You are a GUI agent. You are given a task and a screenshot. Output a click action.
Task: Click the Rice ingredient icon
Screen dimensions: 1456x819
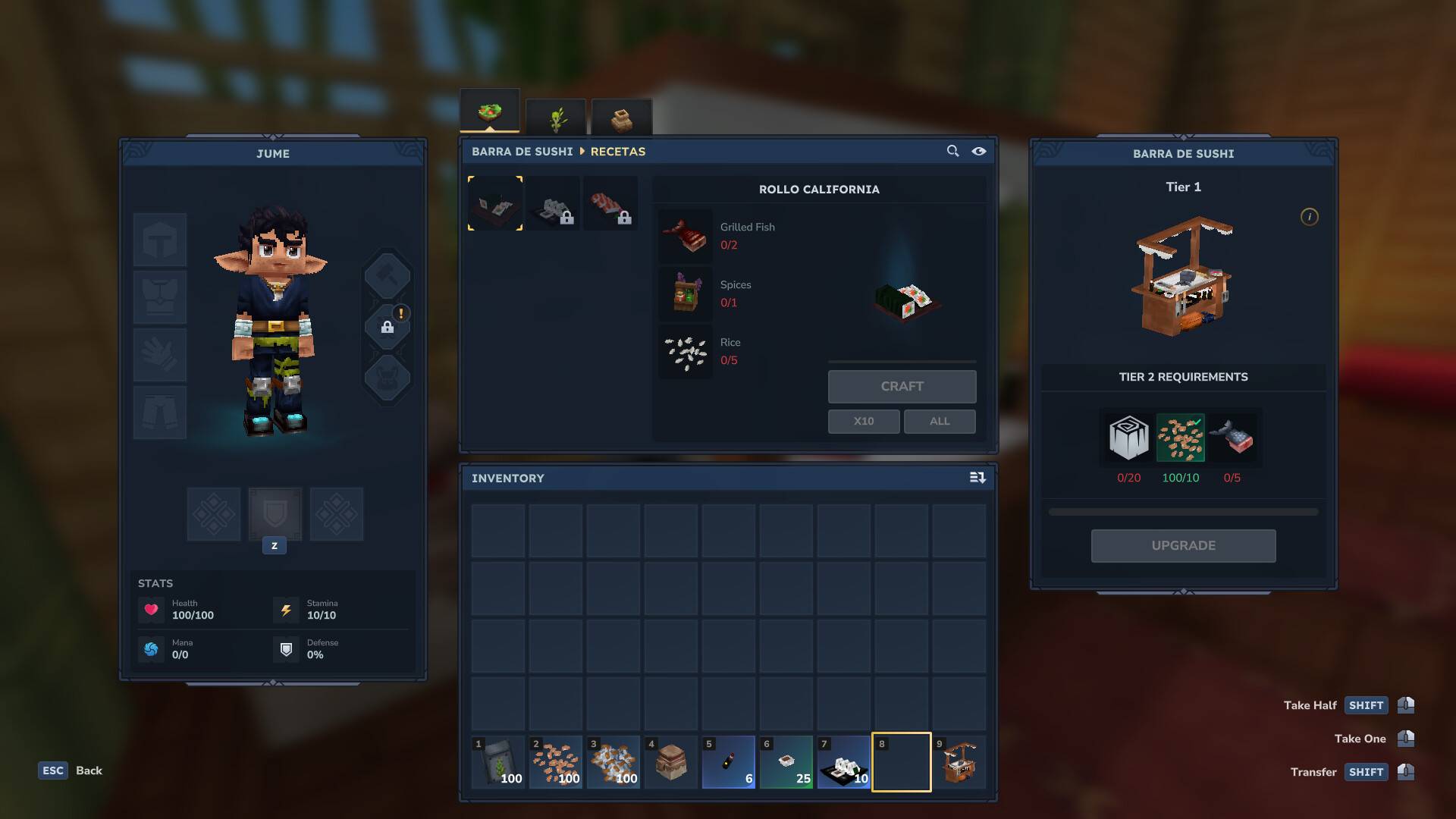coord(686,351)
